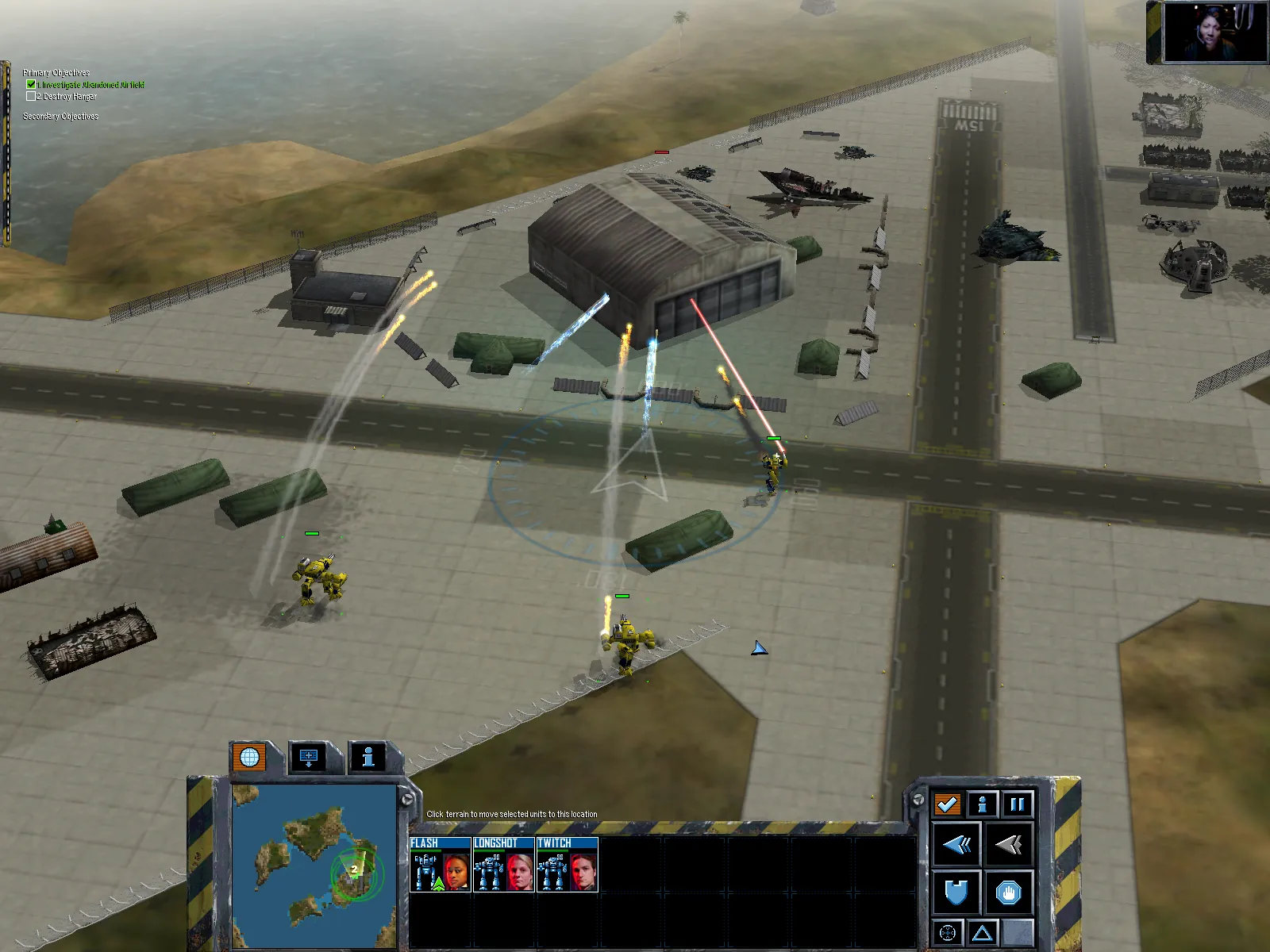Click the Destroy Hangar objective checkbox
This screenshot has height=952, width=1270.
tap(31, 96)
